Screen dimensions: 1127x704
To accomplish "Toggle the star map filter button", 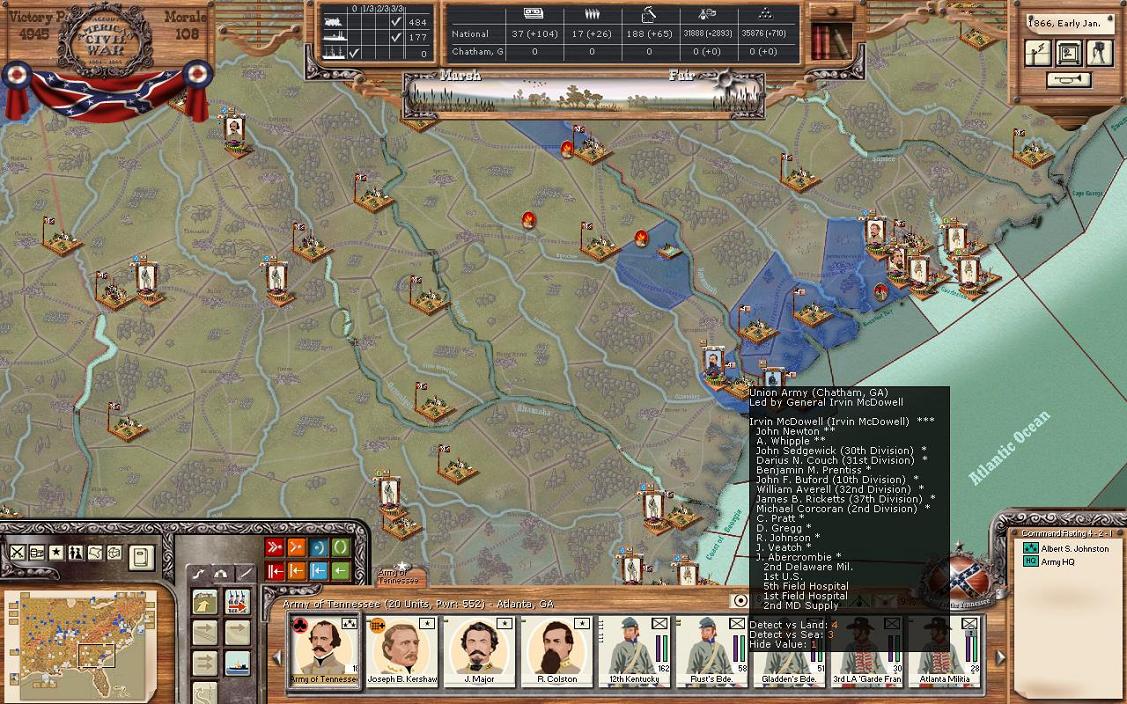I will pos(56,552).
